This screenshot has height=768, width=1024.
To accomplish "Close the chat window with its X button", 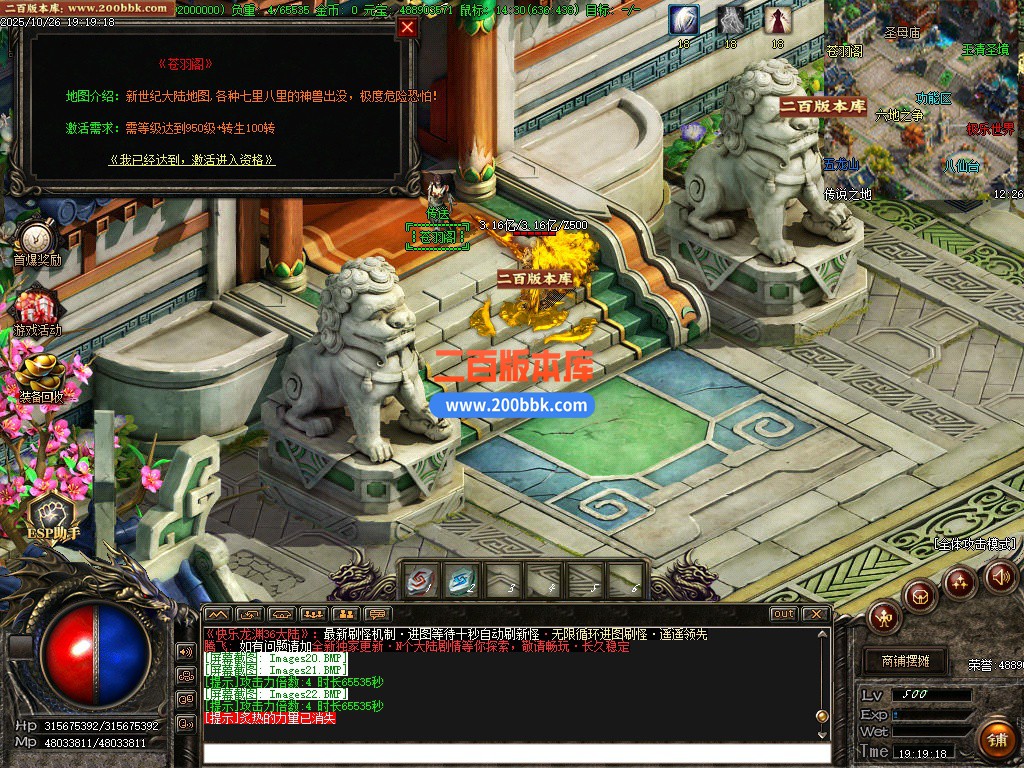I will (x=815, y=613).
